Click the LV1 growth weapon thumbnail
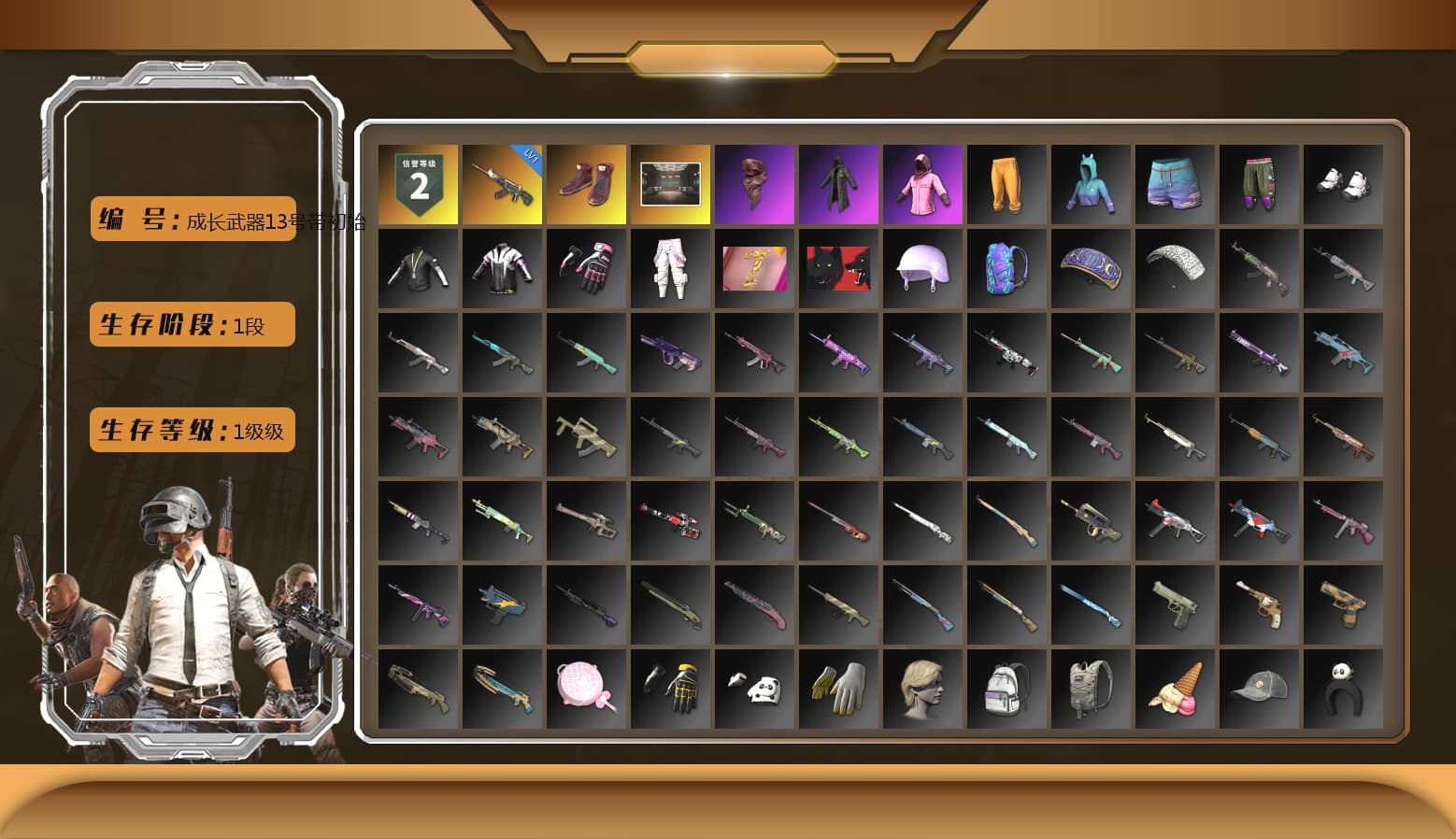Screen dimensions: 1456x839 point(503,184)
